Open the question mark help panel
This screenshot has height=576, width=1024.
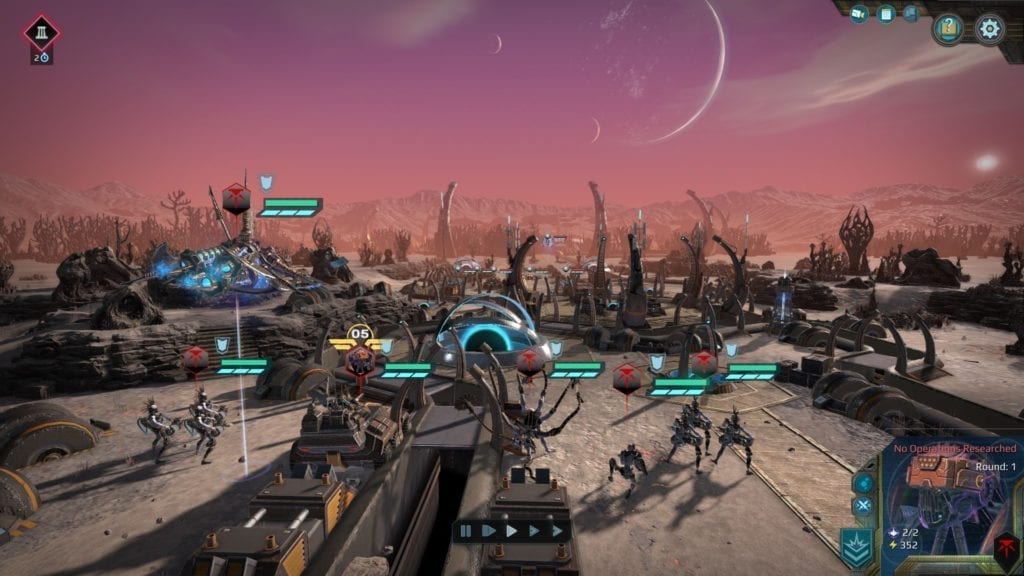click(948, 28)
